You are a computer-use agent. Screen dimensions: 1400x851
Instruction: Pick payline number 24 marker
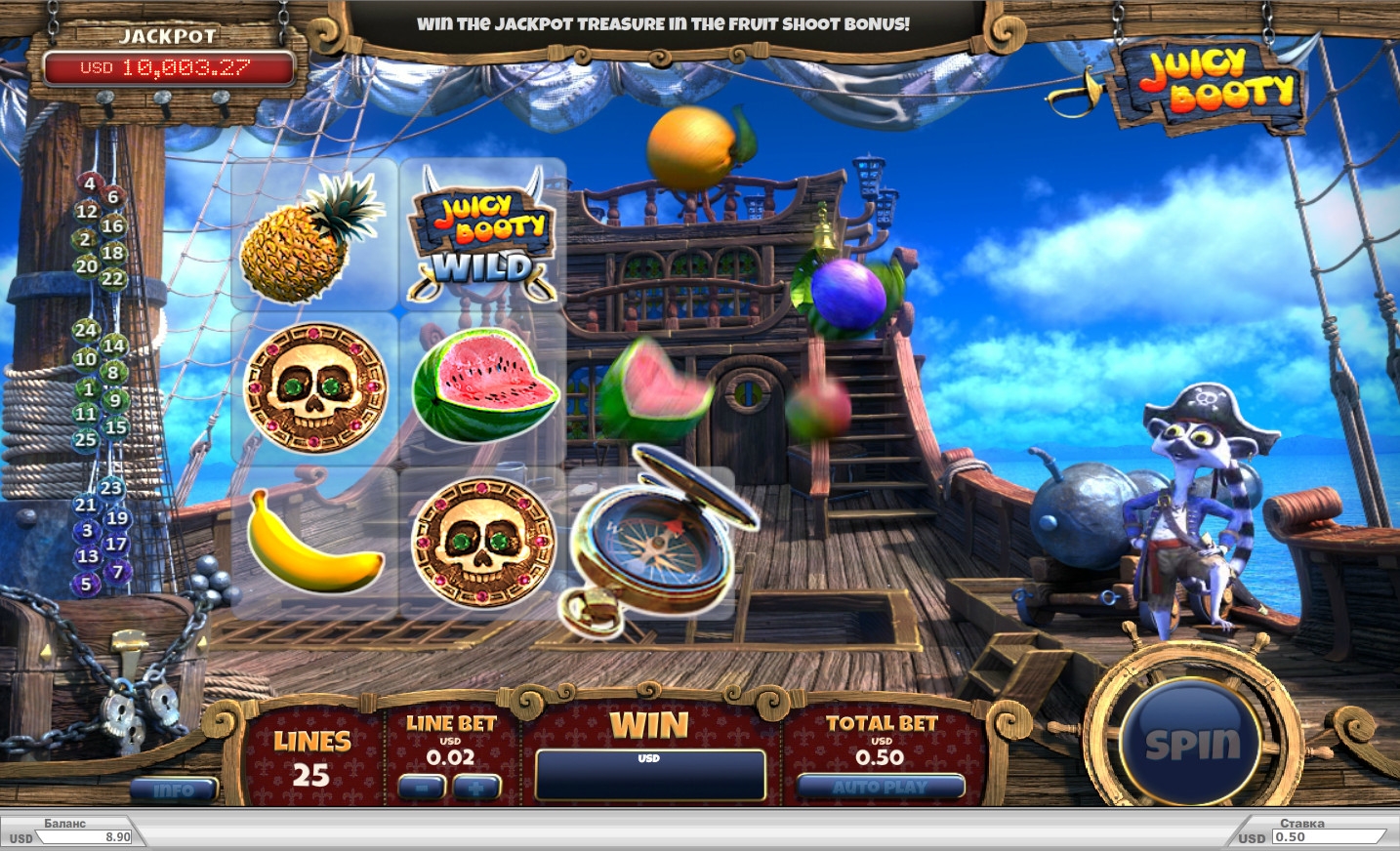tap(86, 330)
